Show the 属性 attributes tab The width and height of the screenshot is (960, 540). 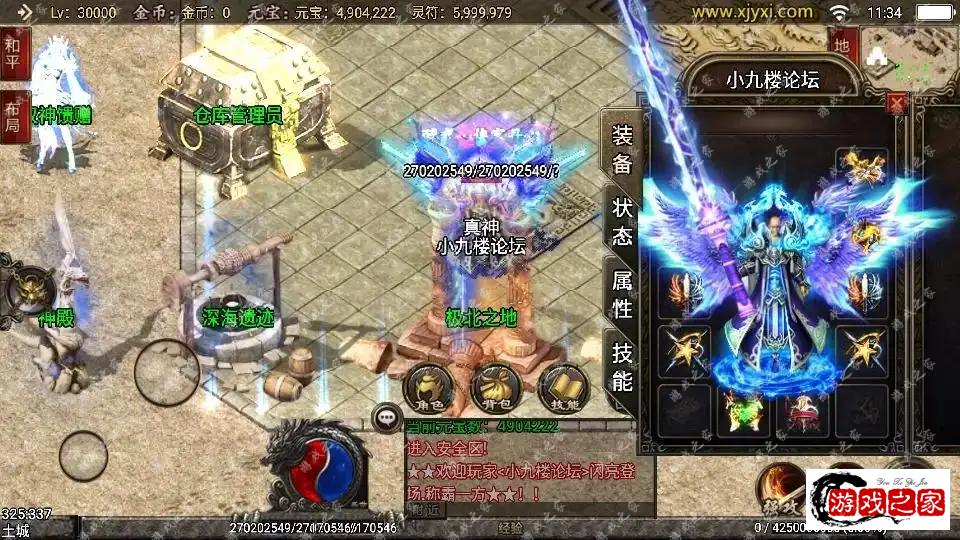point(622,295)
